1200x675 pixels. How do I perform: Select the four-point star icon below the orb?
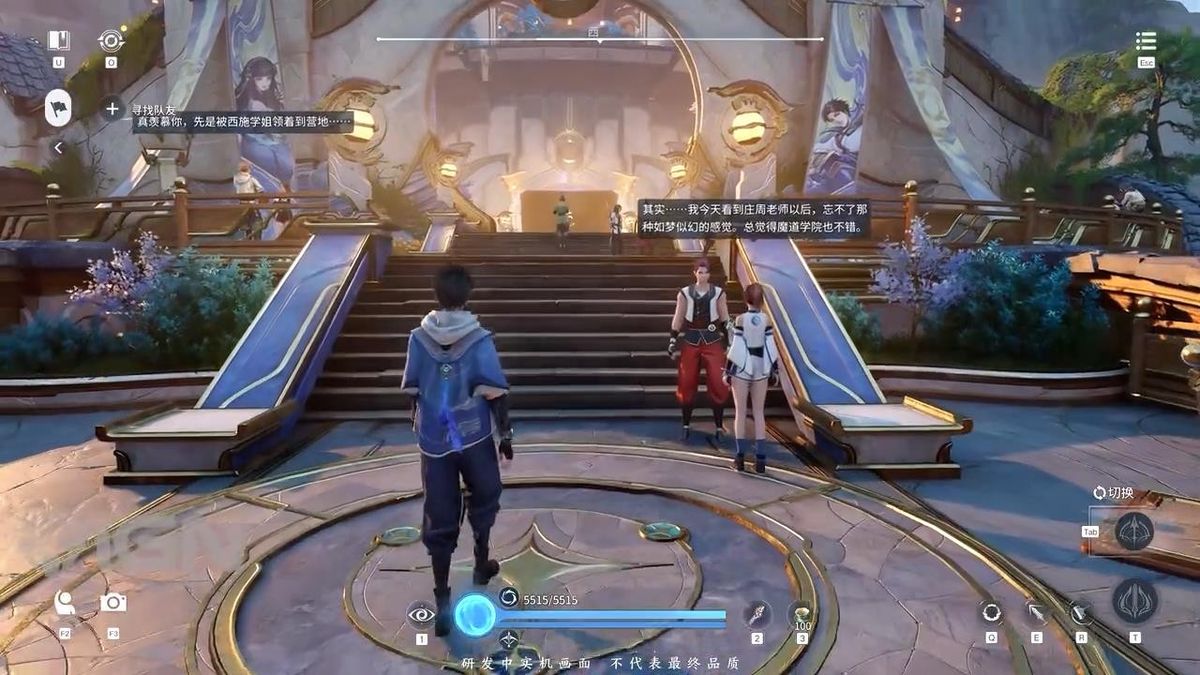pos(508,640)
